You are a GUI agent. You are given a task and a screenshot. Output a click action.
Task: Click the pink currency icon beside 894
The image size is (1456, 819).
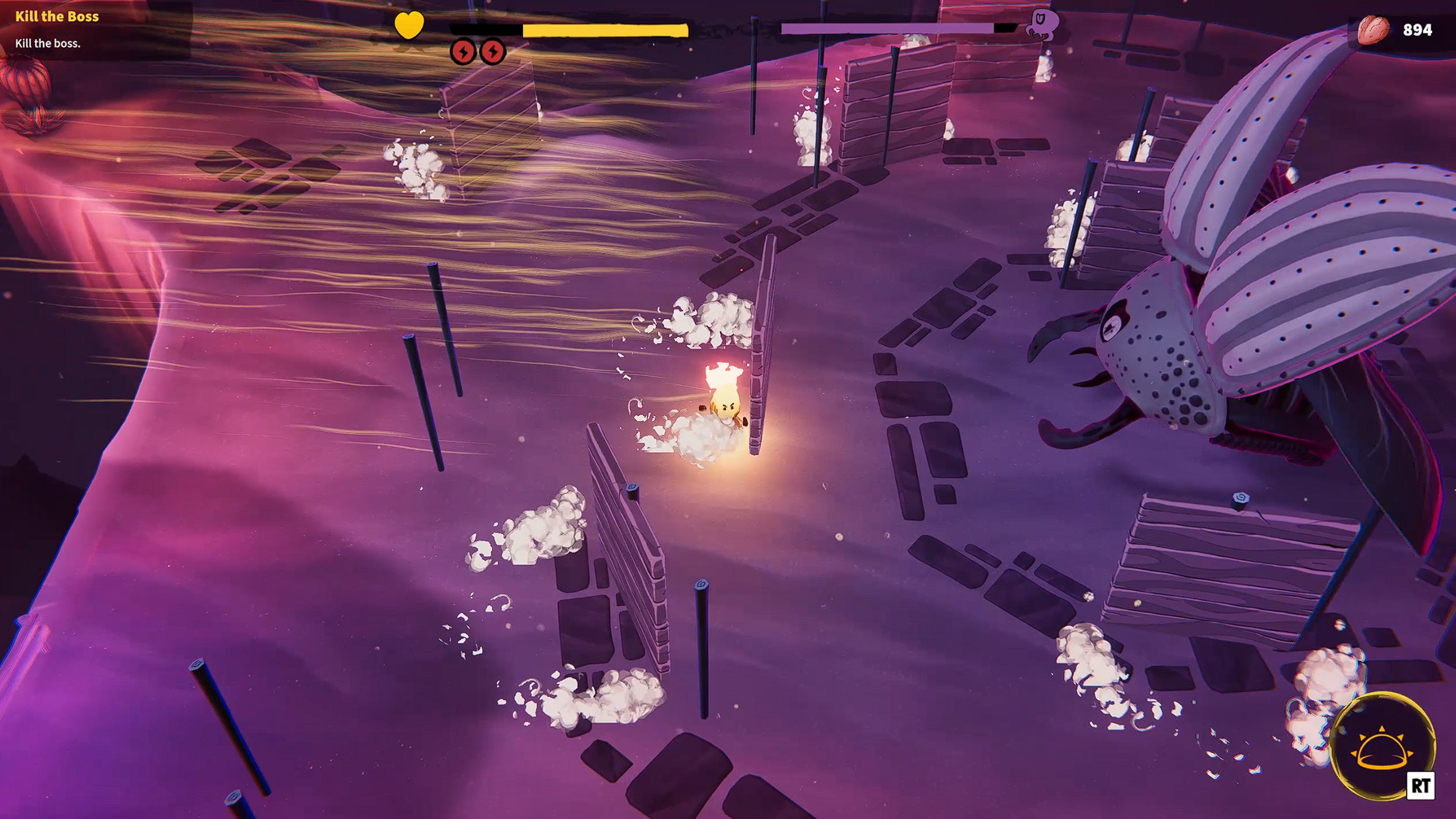pos(1373,29)
